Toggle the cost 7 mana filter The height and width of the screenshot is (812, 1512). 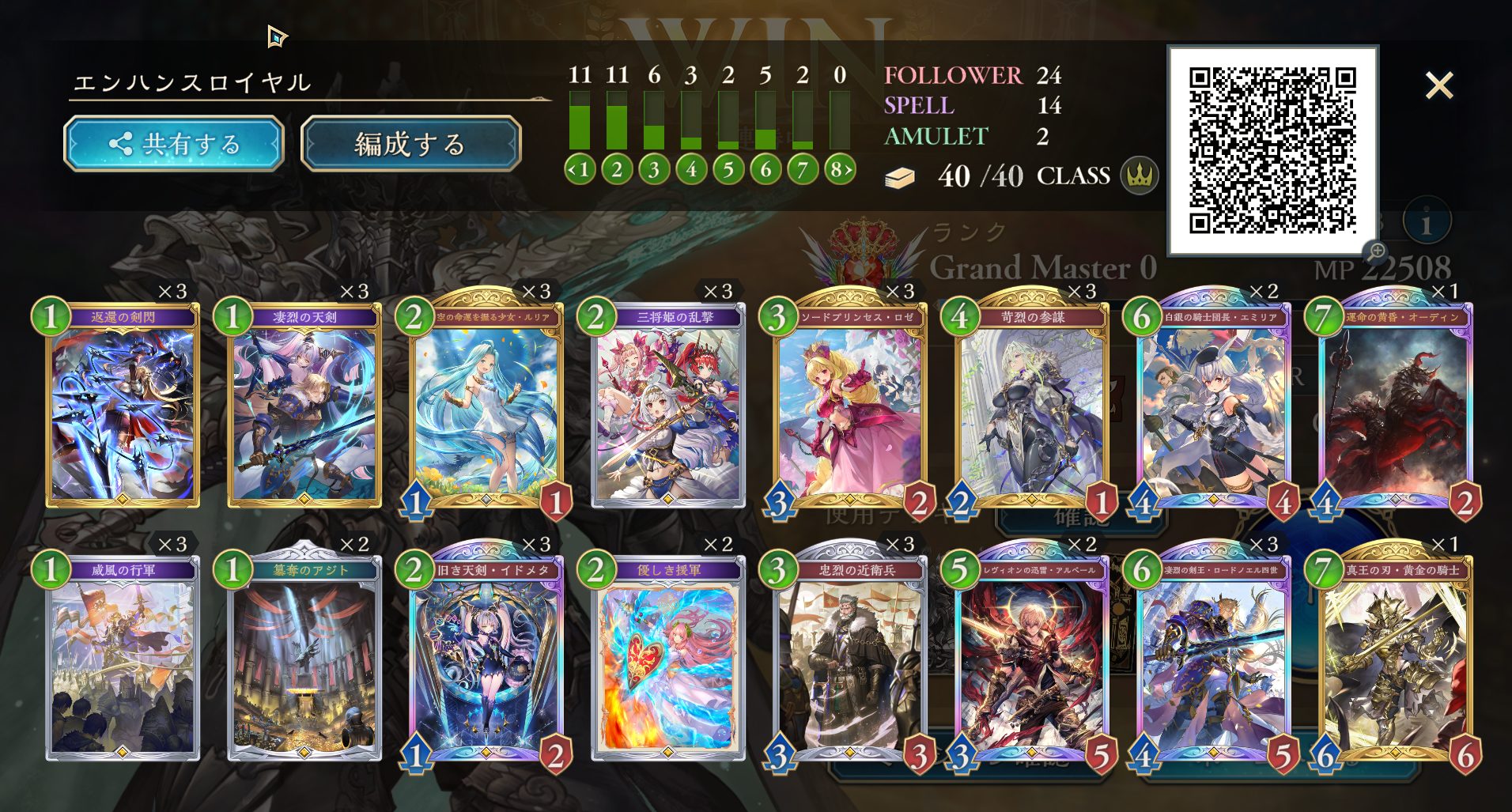(x=803, y=168)
